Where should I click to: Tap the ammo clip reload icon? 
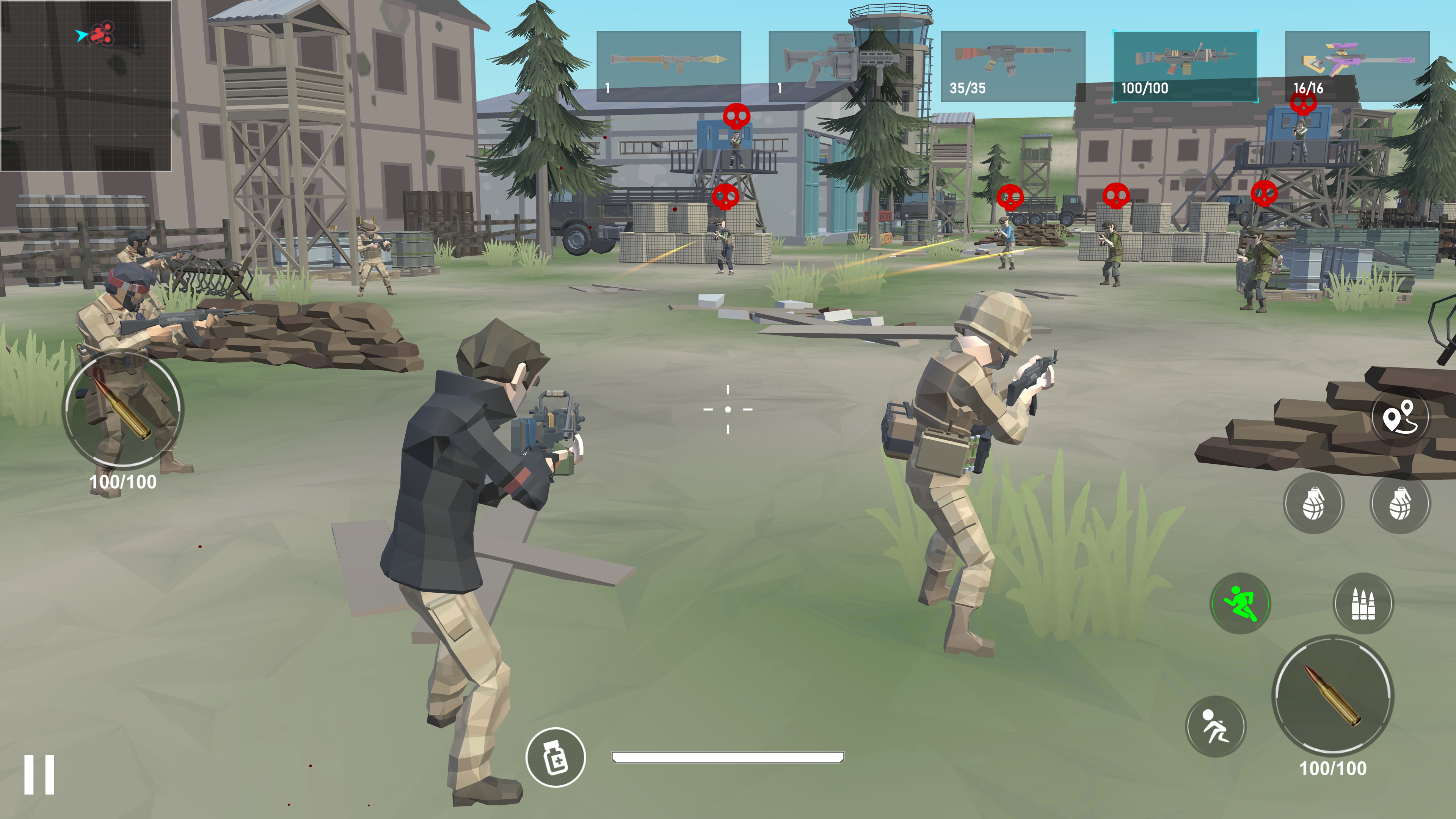tap(1364, 603)
